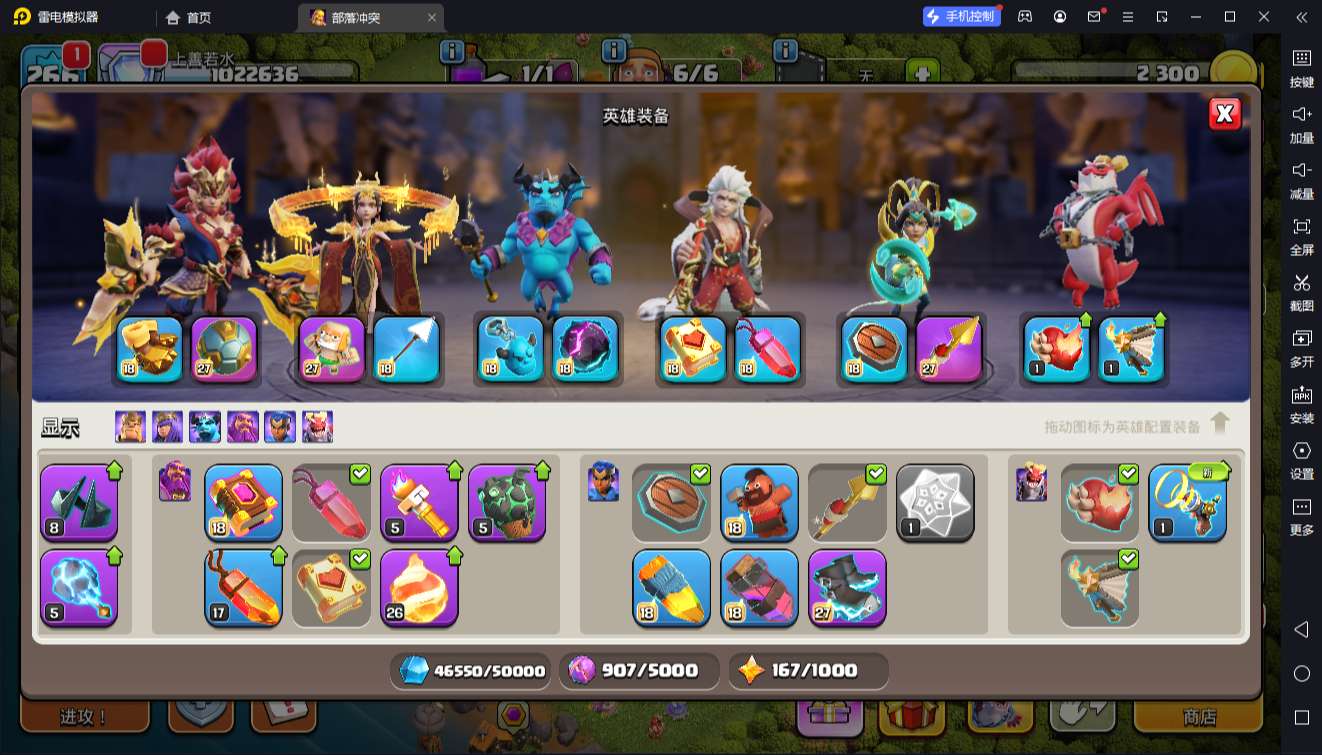Select the Electro Boots equipment
The height and width of the screenshot is (755, 1322).
click(847, 587)
